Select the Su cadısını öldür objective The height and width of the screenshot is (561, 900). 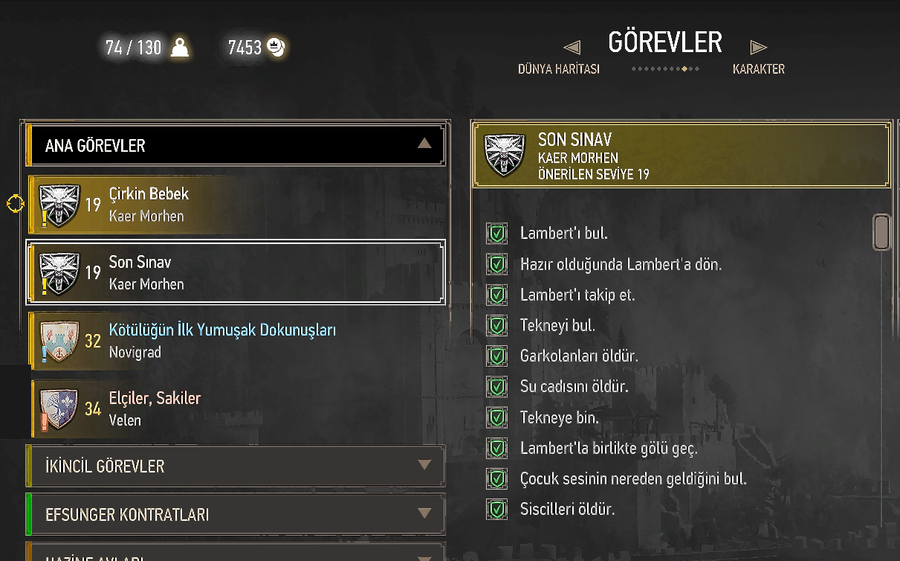pos(574,386)
